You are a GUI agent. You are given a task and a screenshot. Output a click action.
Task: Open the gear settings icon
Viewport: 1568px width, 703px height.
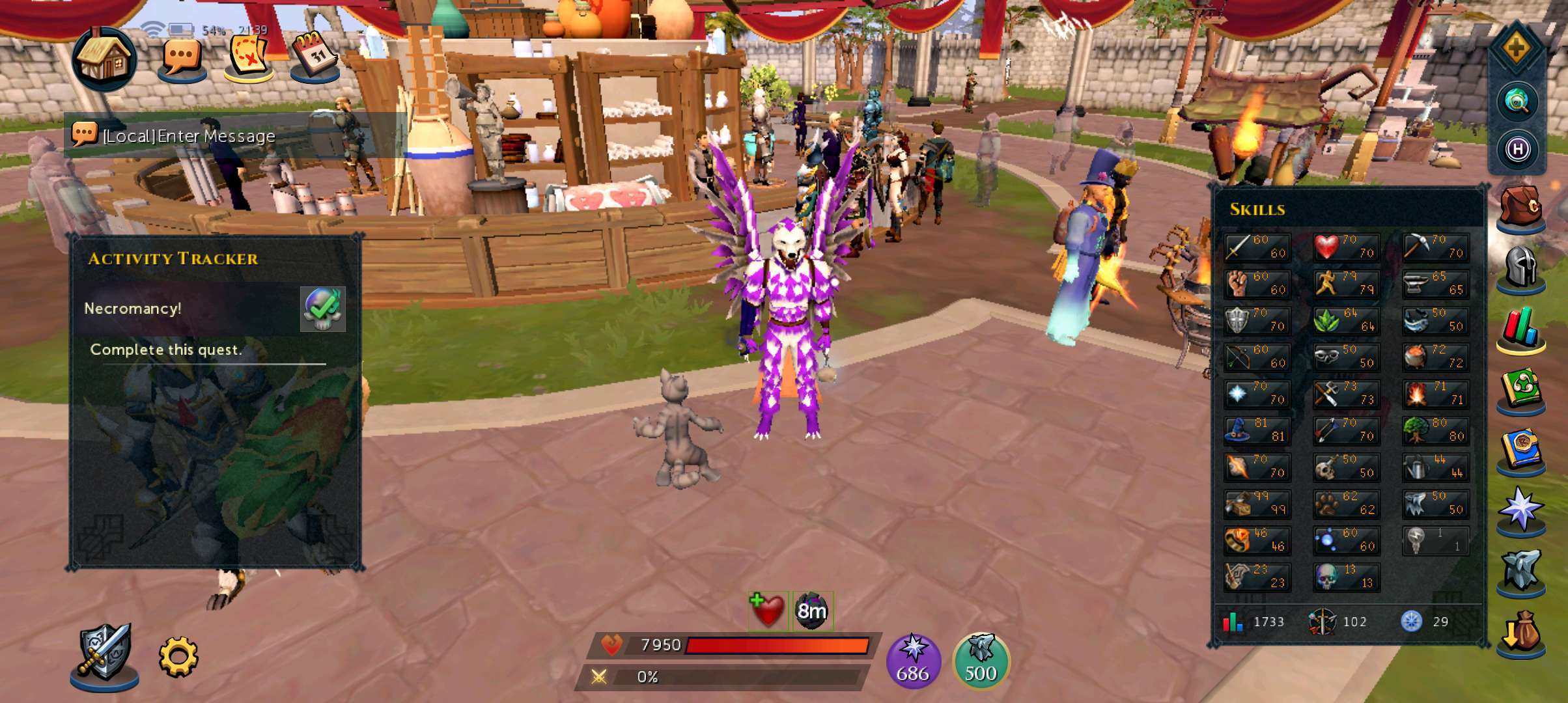pyautogui.click(x=178, y=656)
